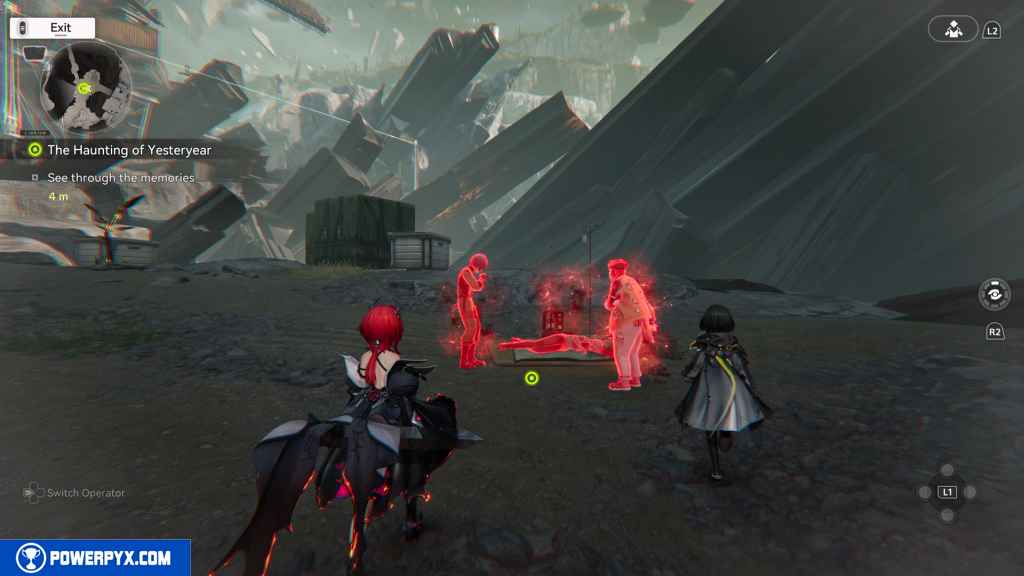Click the green objective marker on the minimap
Image resolution: width=1024 pixels, height=576 pixels.
[x=84, y=88]
